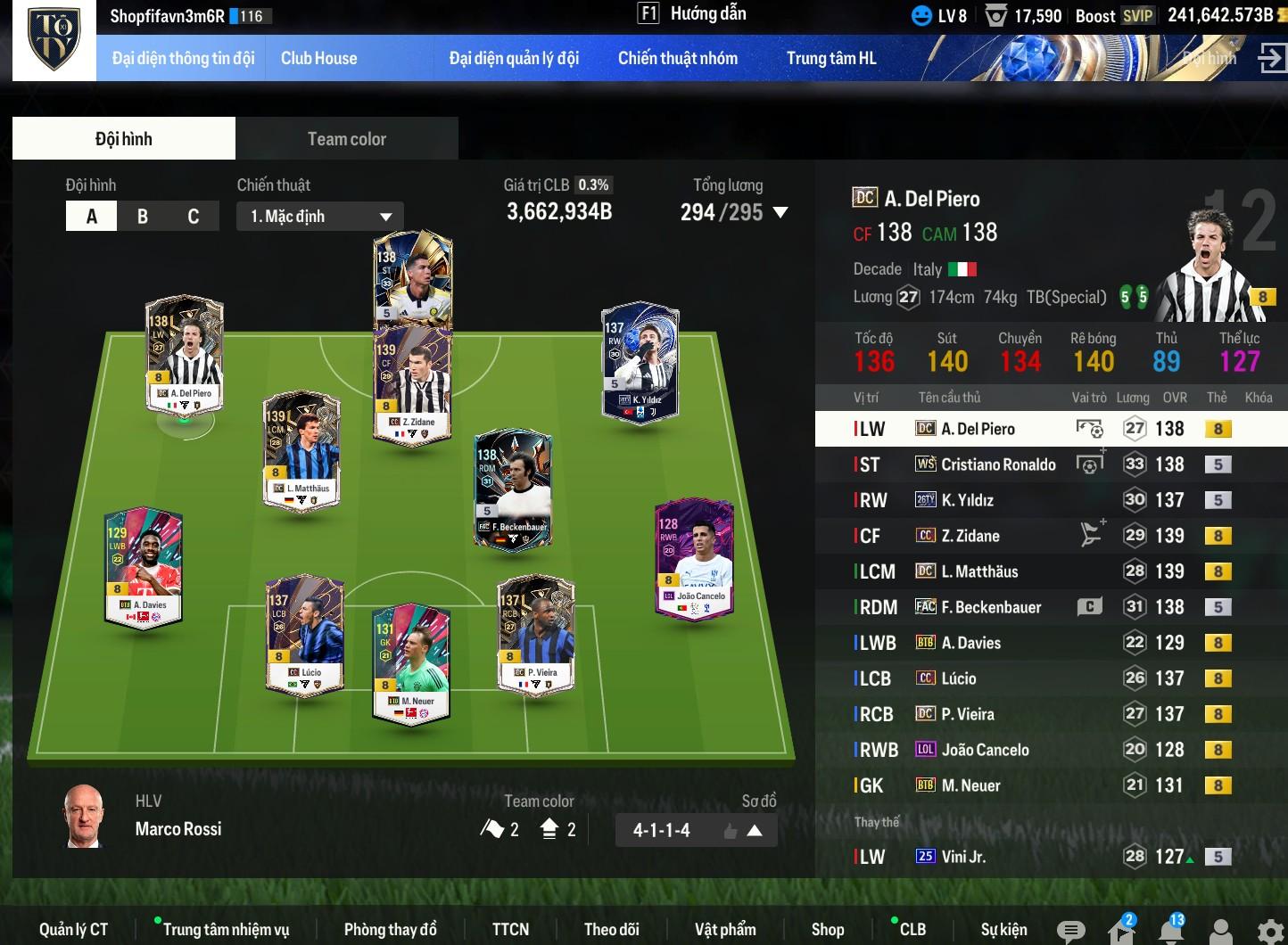Screen dimensions: 1288x945
Task: Open the Shop from bottom bar
Action: 827,930
